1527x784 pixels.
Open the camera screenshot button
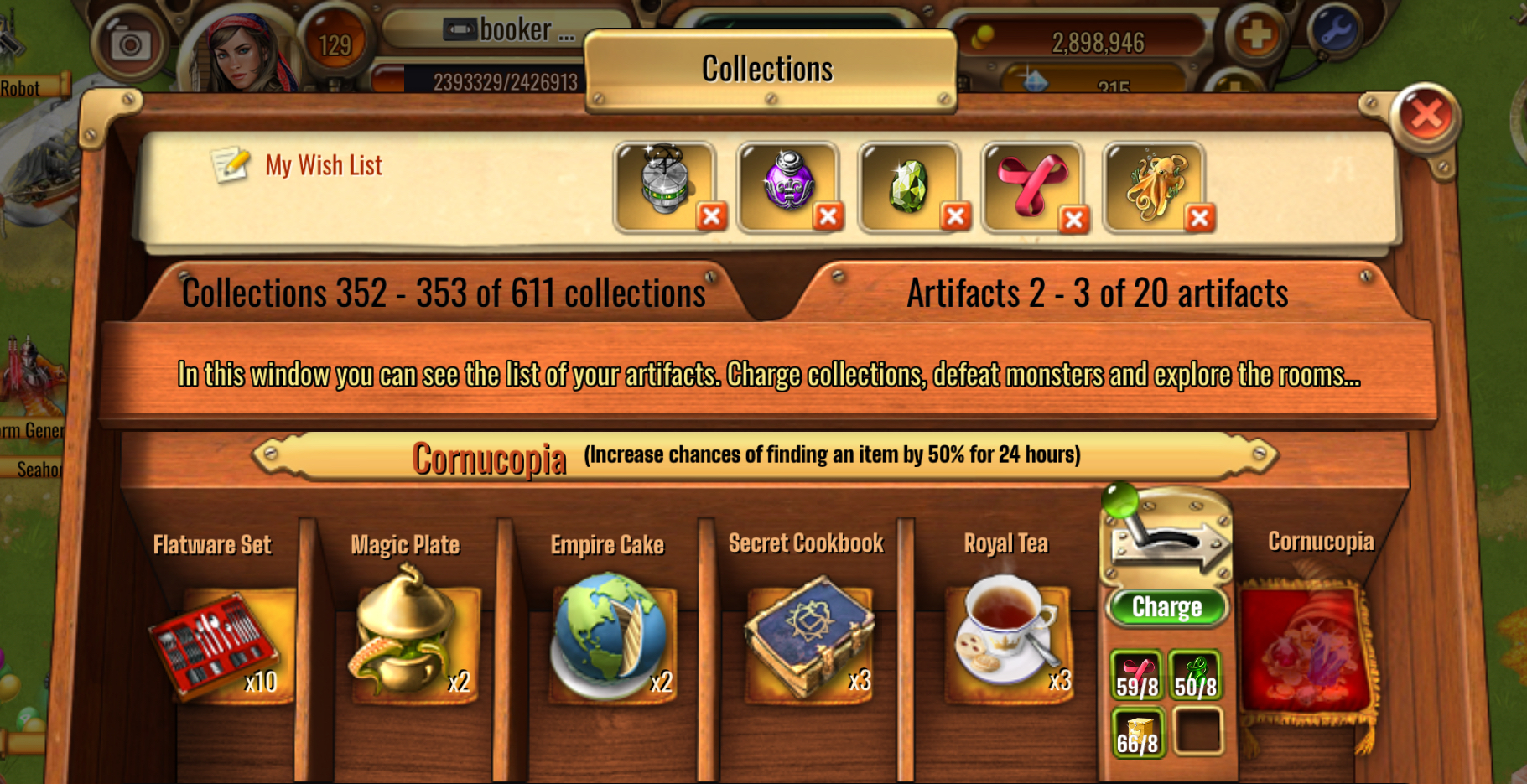point(131,44)
